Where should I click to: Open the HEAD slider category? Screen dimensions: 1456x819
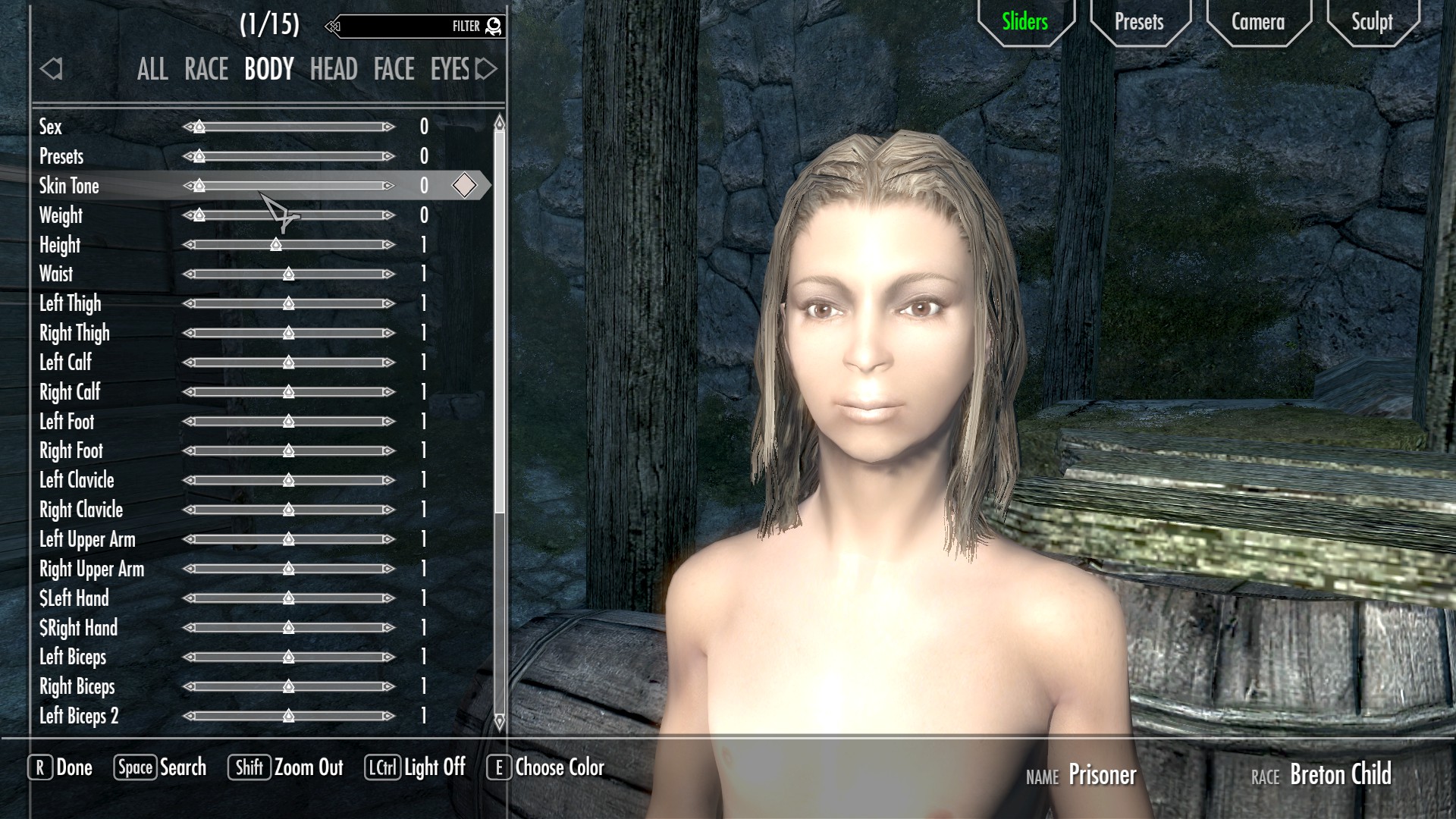point(334,70)
